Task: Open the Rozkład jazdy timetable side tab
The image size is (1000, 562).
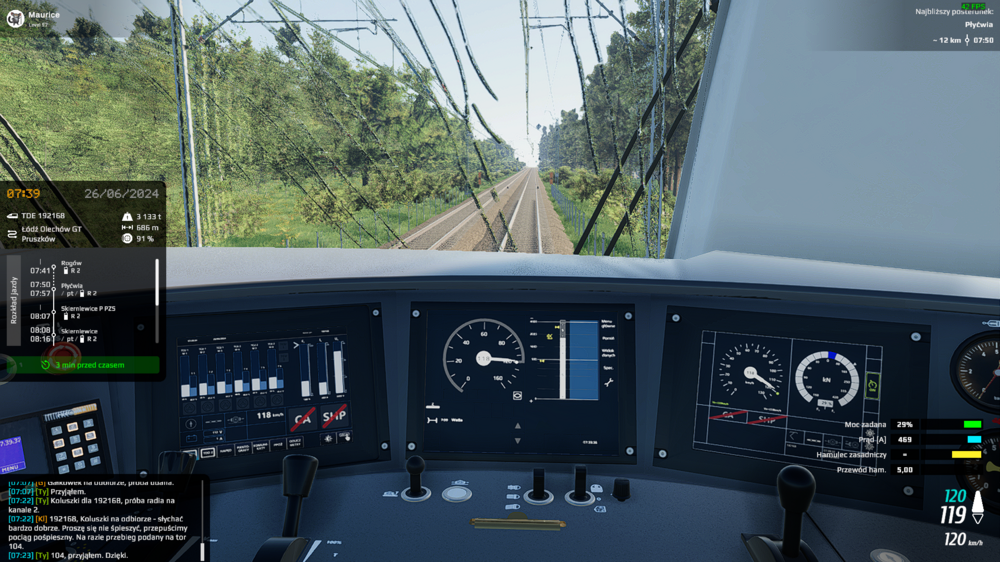Action: [x=14, y=299]
